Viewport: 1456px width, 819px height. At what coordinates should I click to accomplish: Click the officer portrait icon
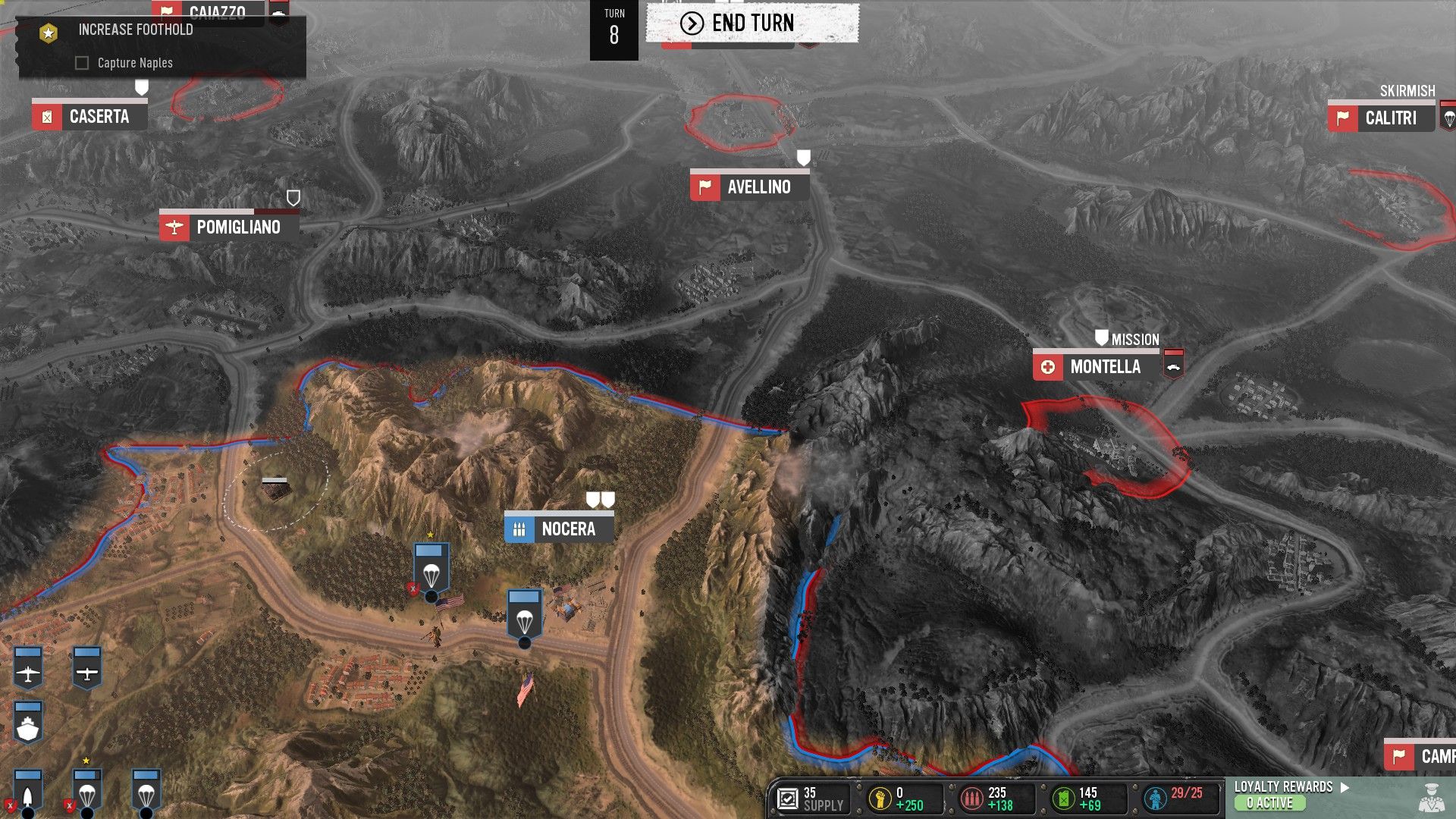tap(1431, 798)
